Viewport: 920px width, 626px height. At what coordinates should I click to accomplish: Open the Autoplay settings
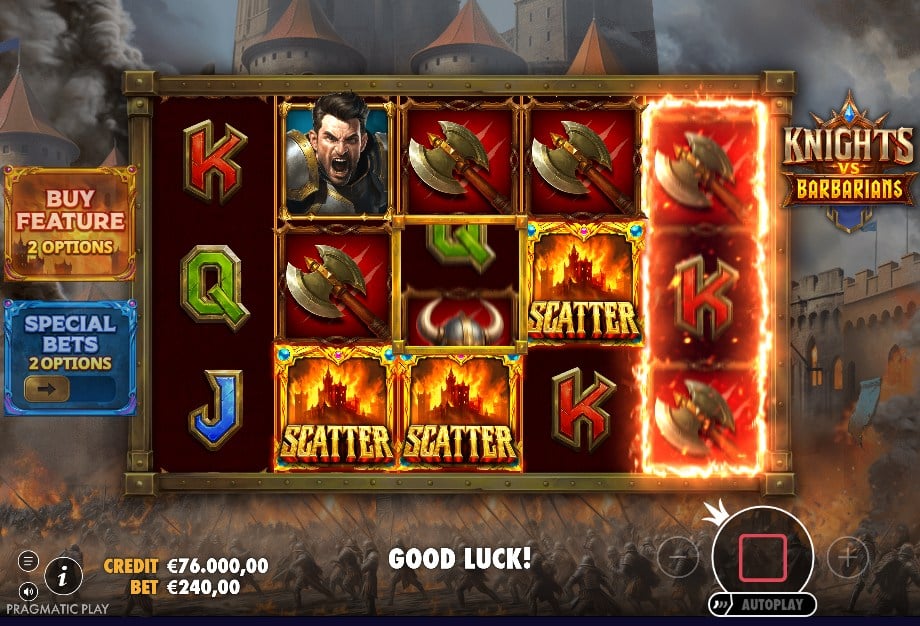point(762,605)
